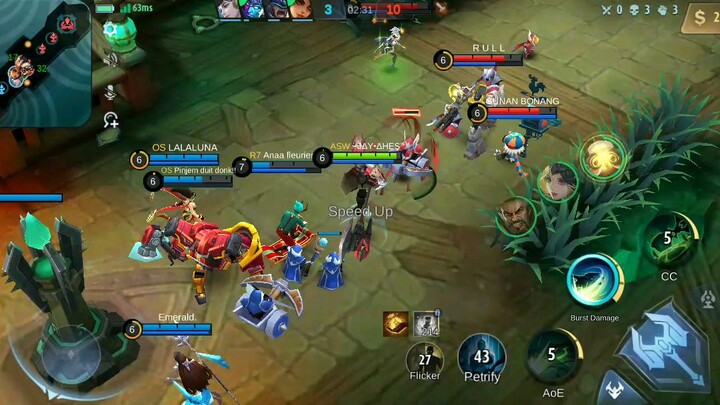Open the gold shop button
Viewport: 720px width, 405px height.
point(699,18)
